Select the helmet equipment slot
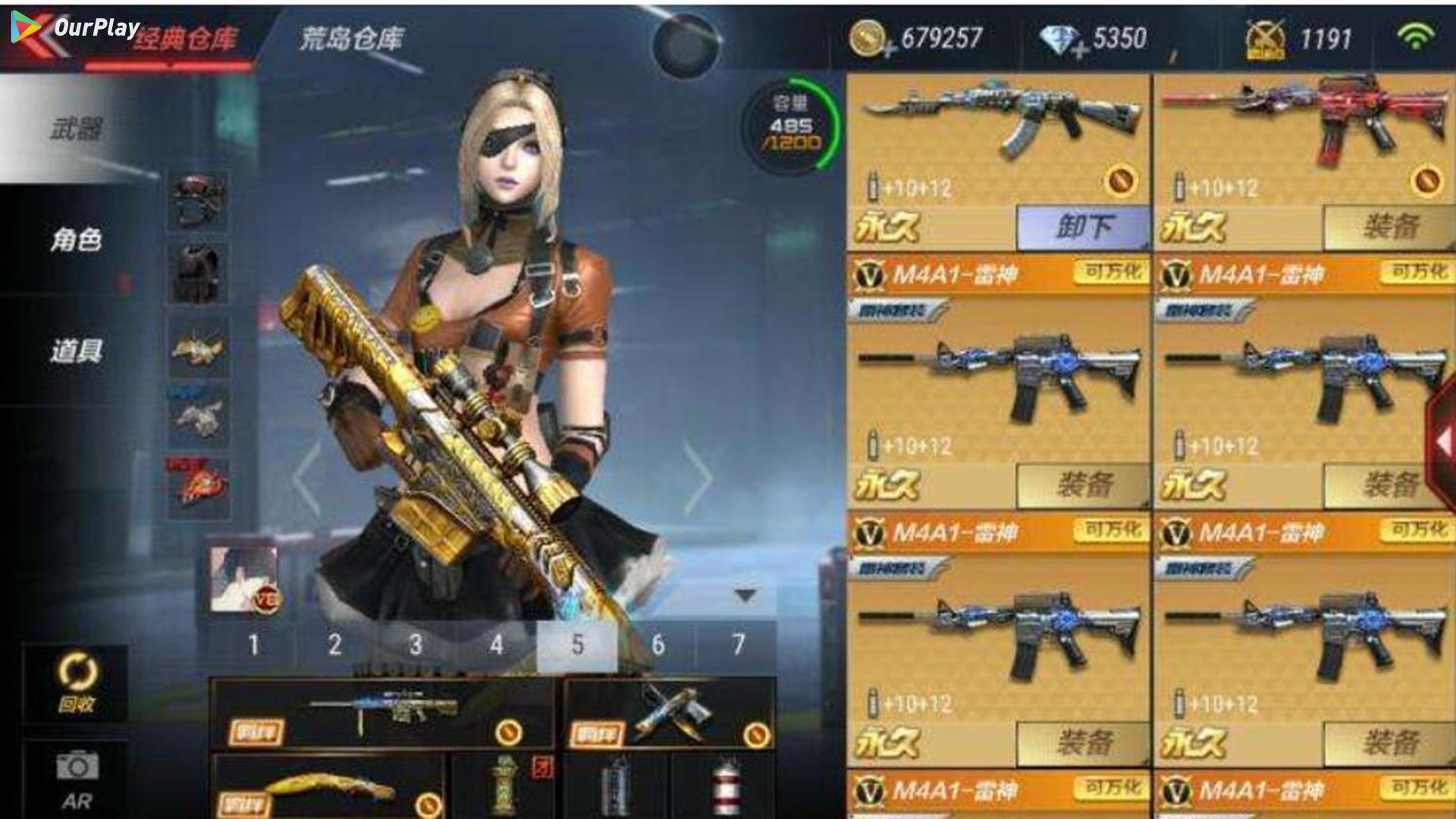Viewport: 1456px width, 819px height. (x=197, y=200)
